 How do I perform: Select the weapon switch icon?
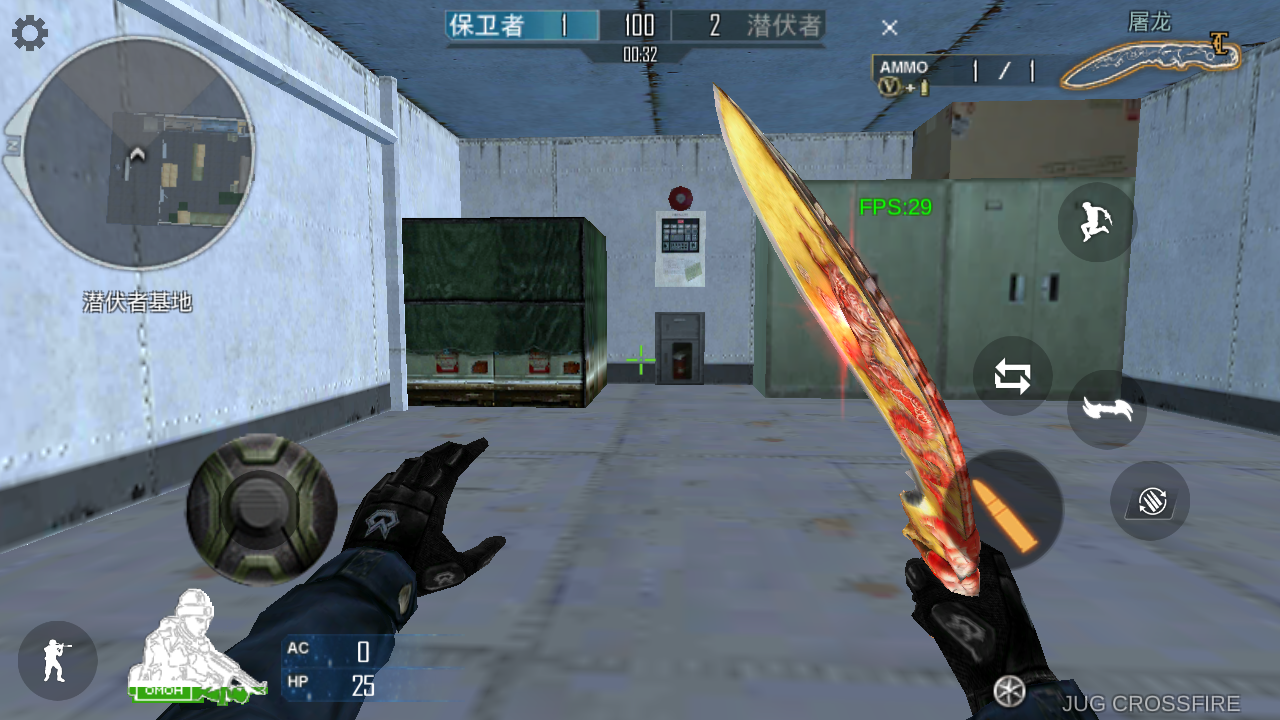tap(1012, 376)
